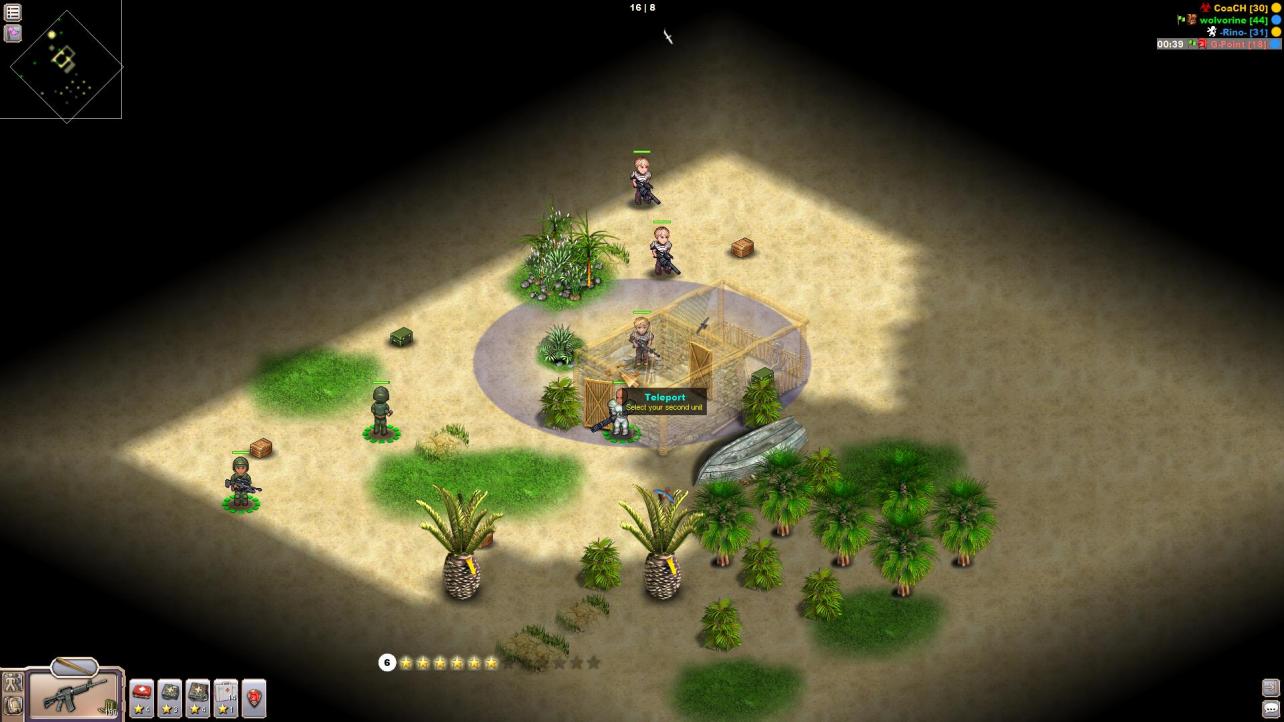Select -Rino- in the player list
The height and width of the screenshot is (722, 1284).
(1243, 32)
